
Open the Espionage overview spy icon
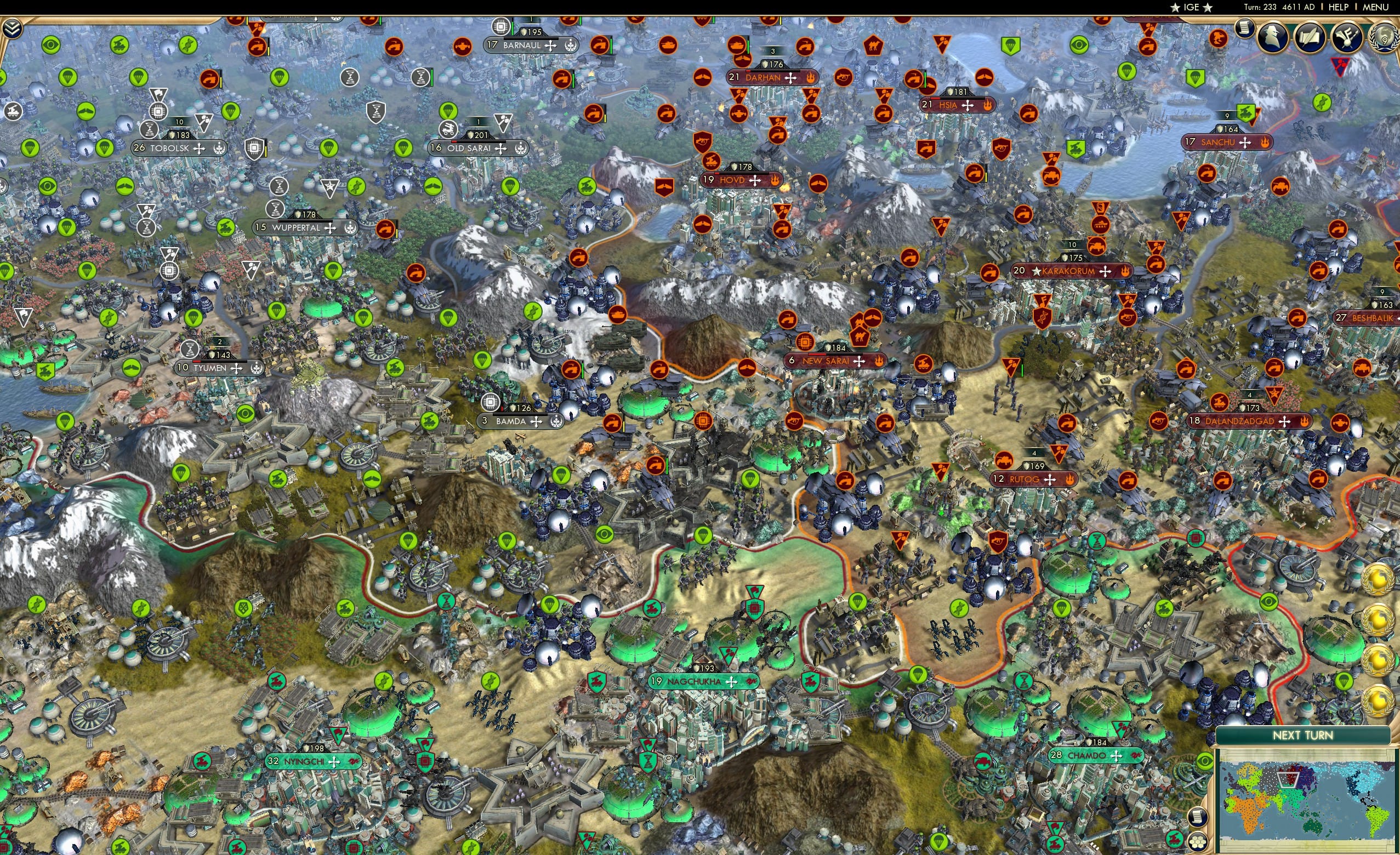(1272, 38)
